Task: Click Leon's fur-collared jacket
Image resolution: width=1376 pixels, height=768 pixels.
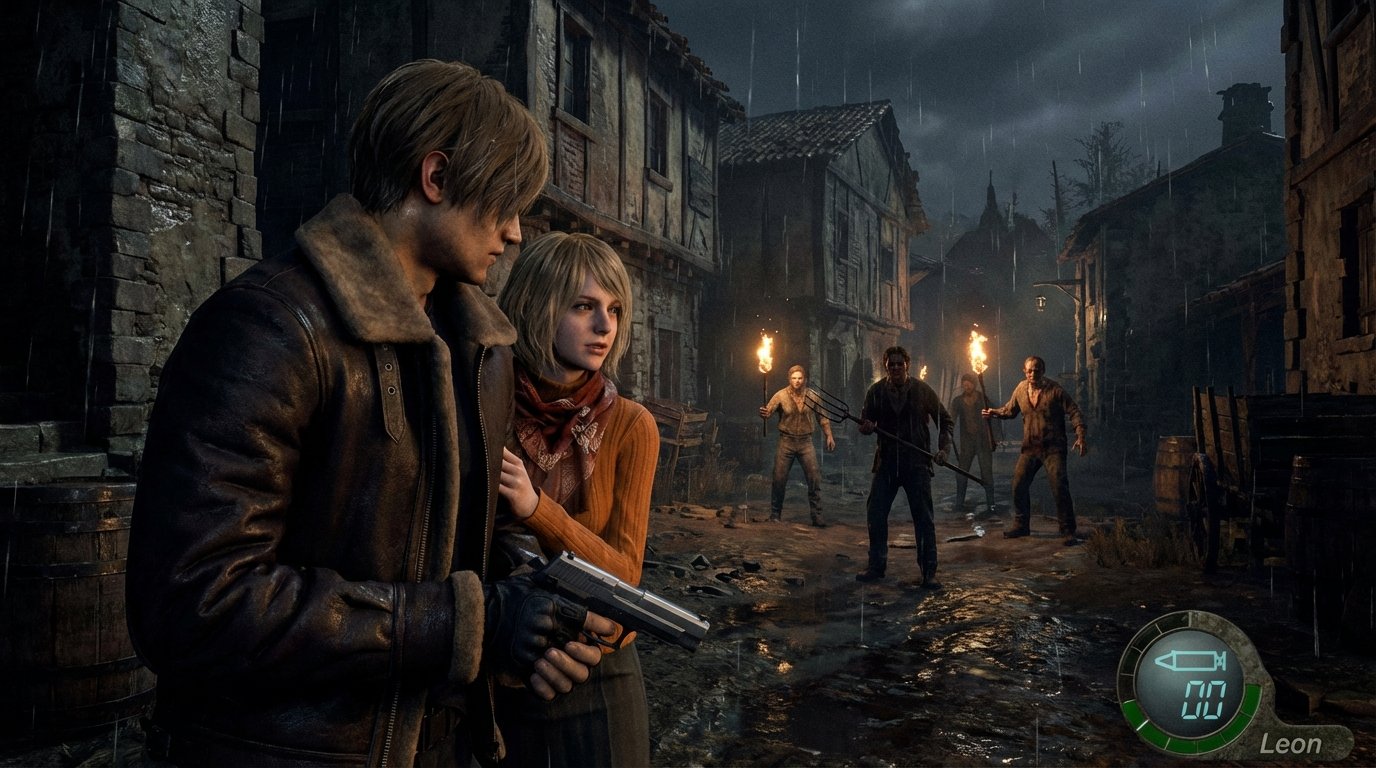Action: pyautogui.click(x=320, y=420)
